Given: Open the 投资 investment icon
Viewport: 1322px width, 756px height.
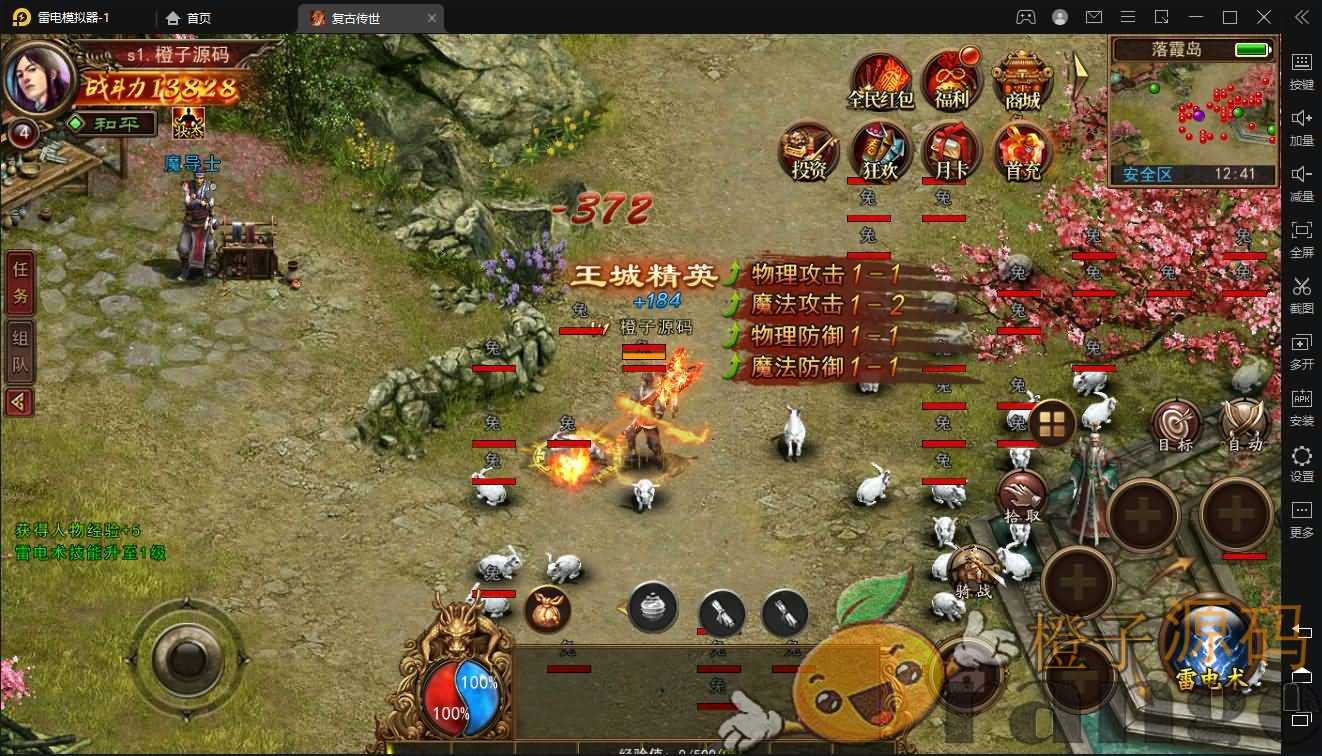Looking at the screenshot, I should pos(808,152).
